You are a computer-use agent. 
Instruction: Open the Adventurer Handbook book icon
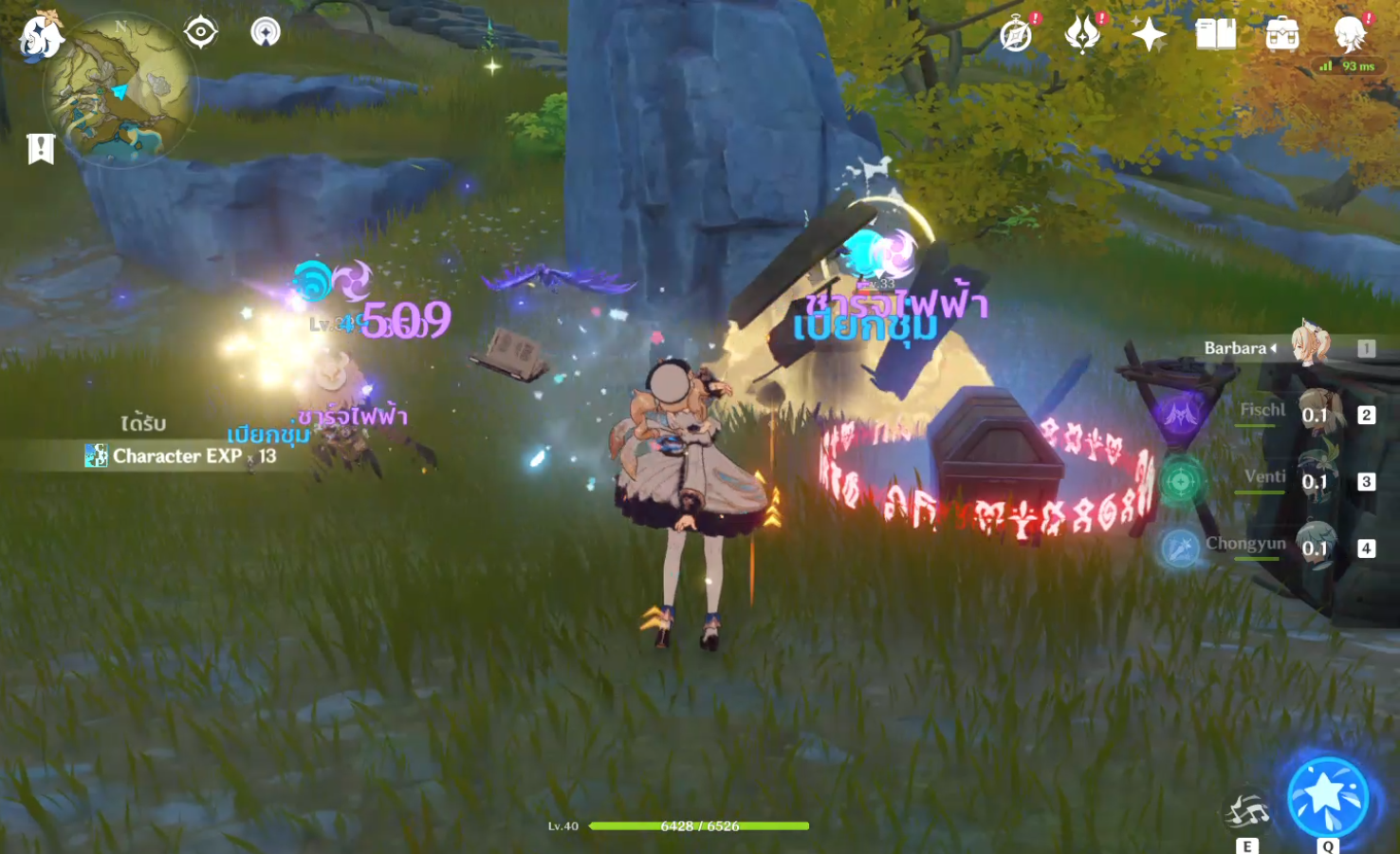coord(1215,35)
